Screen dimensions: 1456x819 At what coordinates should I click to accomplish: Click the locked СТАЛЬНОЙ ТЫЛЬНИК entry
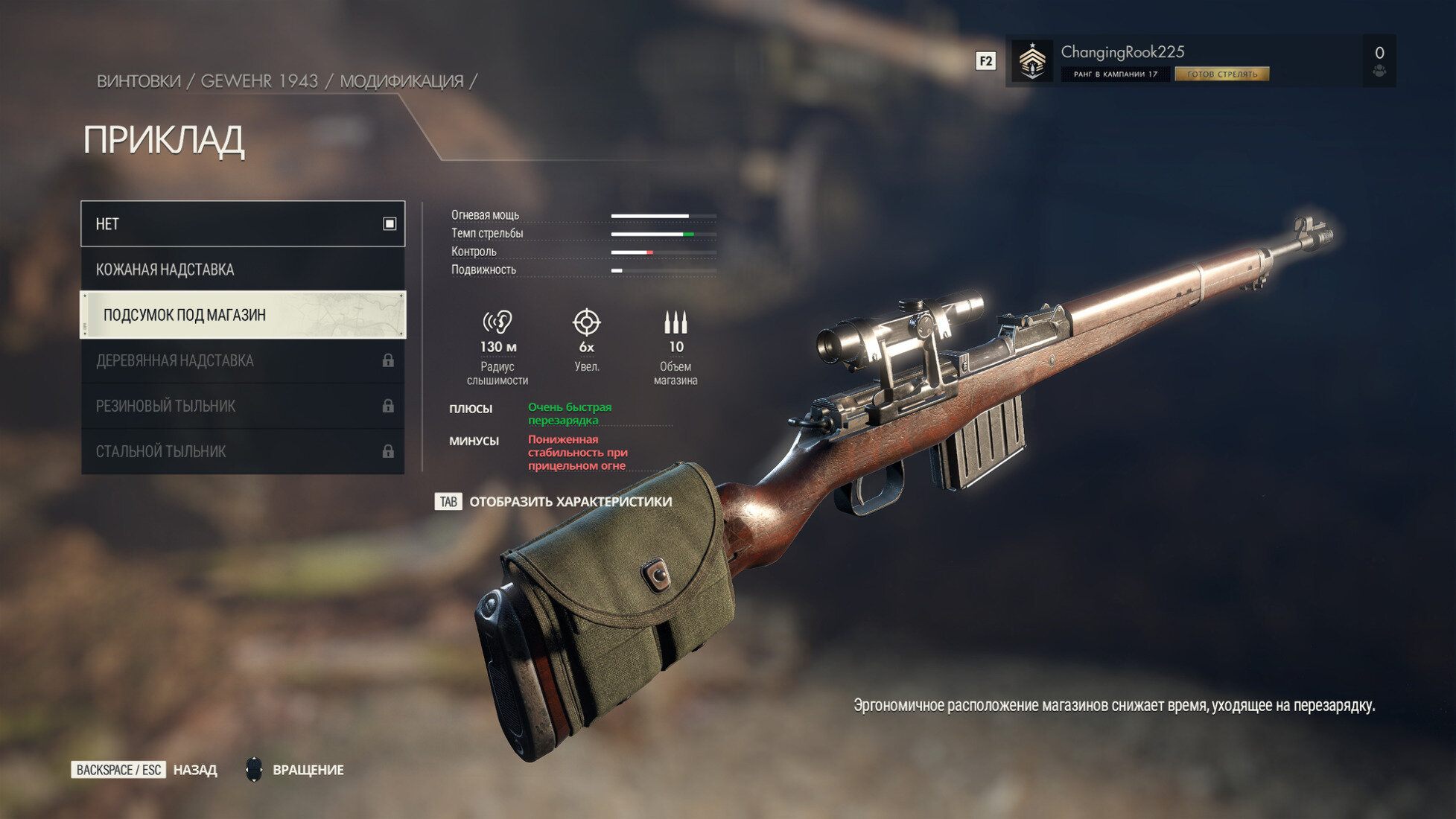pos(243,452)
